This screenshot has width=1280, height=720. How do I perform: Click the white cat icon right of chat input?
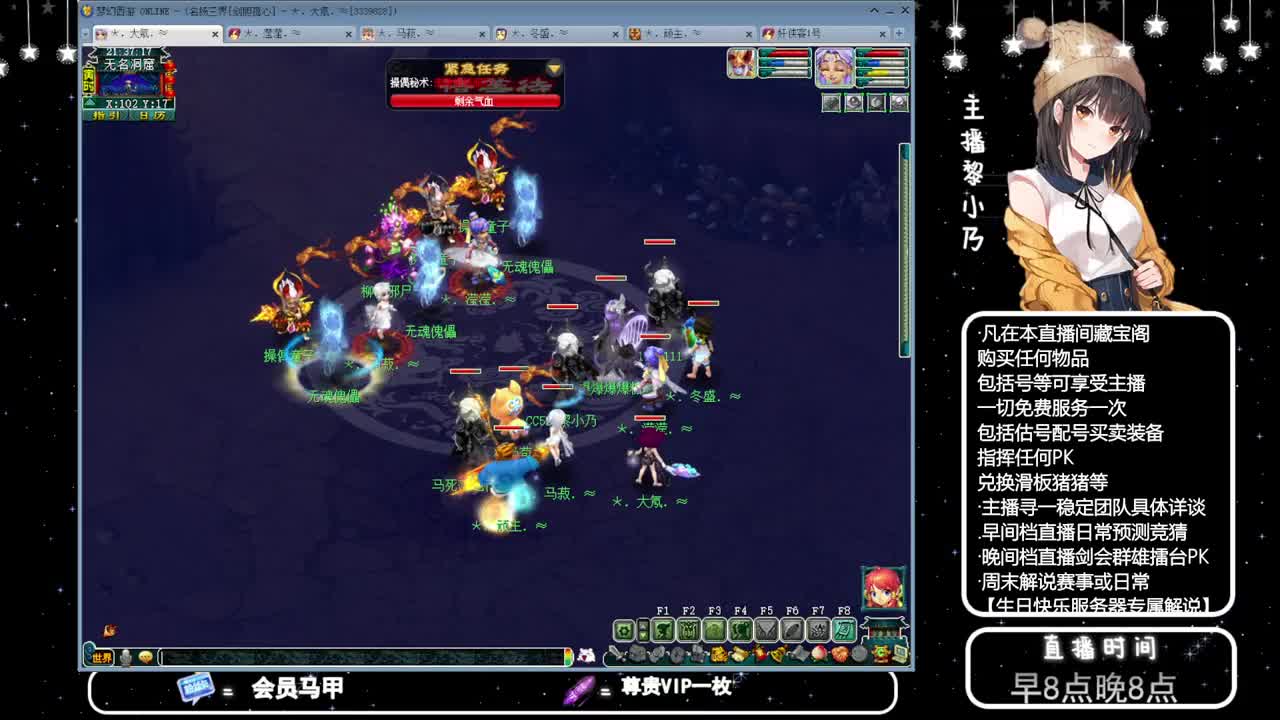588,657
